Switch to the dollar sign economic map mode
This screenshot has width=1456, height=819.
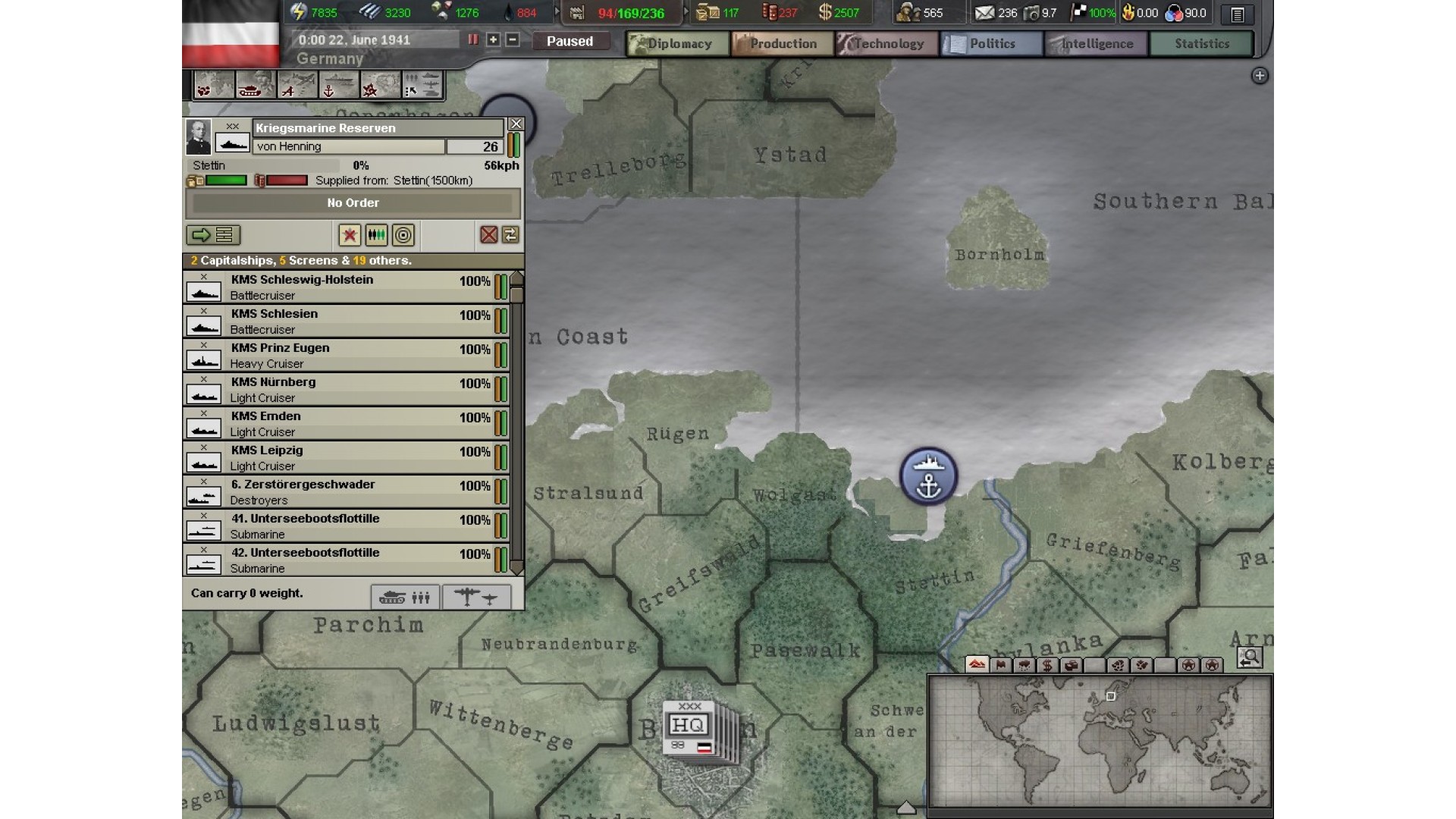[x=1047, y=665]
